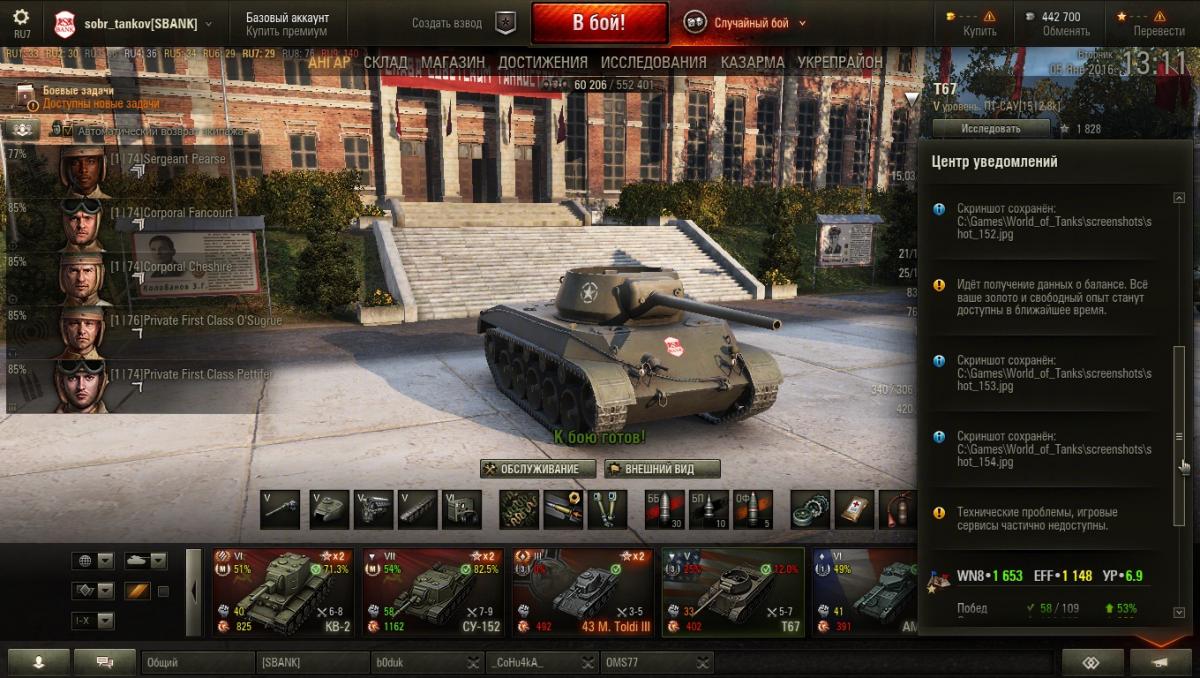Toggle automatic crew return checkbox

68,131
